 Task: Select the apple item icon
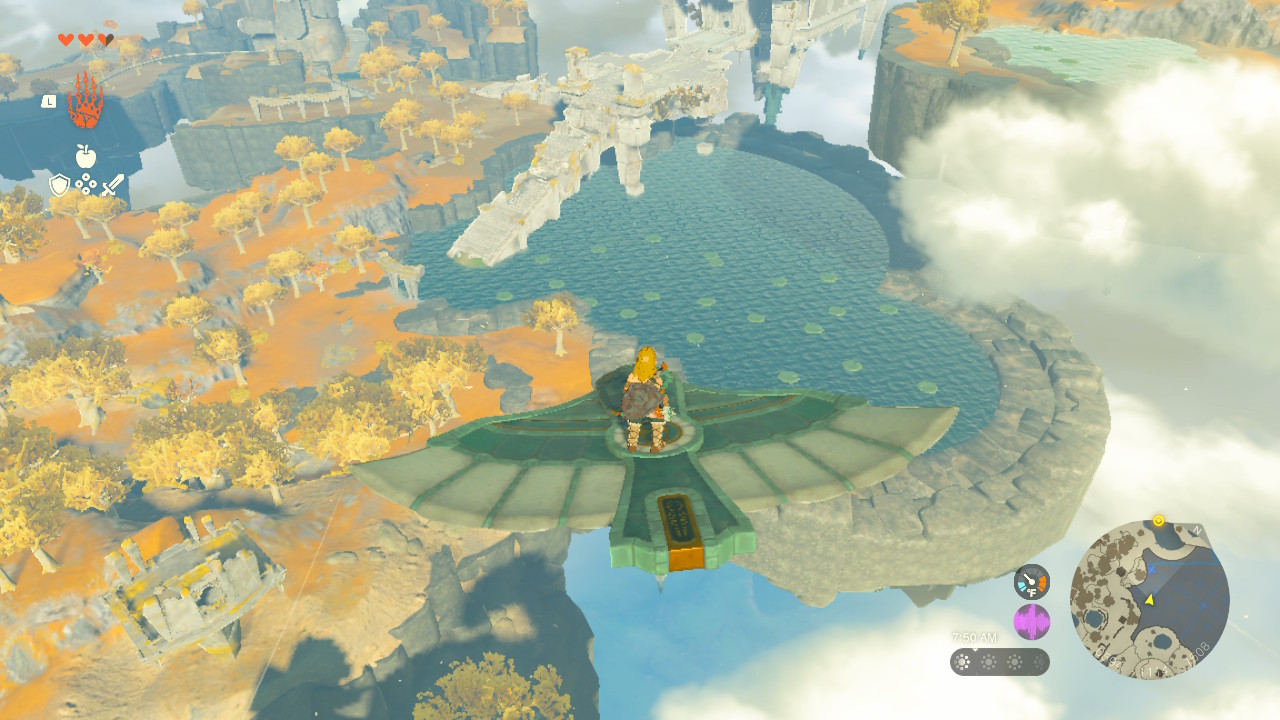click(x=85, y=156)
